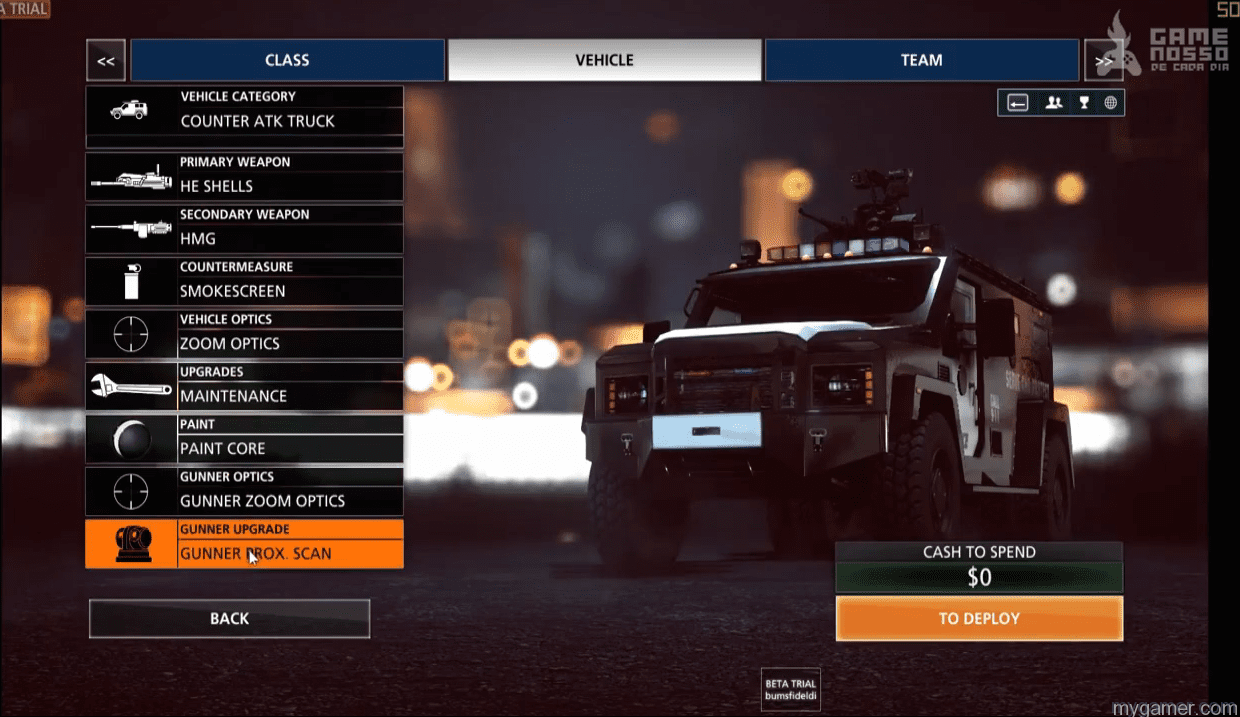The height and width of the screenshot is (717, 1240).
Task: Click the To Deploy button
Action: 979,619
